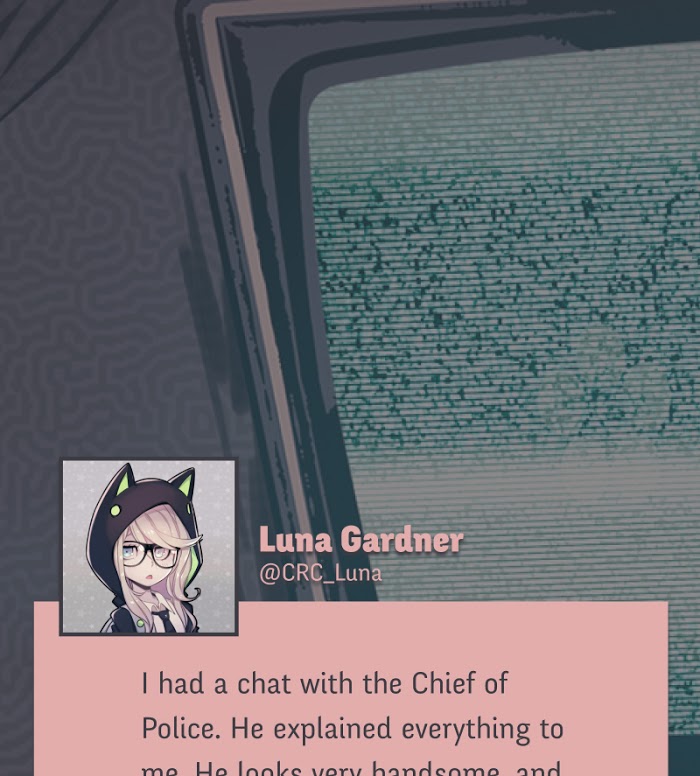Open Luna Gardner's cat-hood avatar picture
700x776 pixels.
coord(149,547)
